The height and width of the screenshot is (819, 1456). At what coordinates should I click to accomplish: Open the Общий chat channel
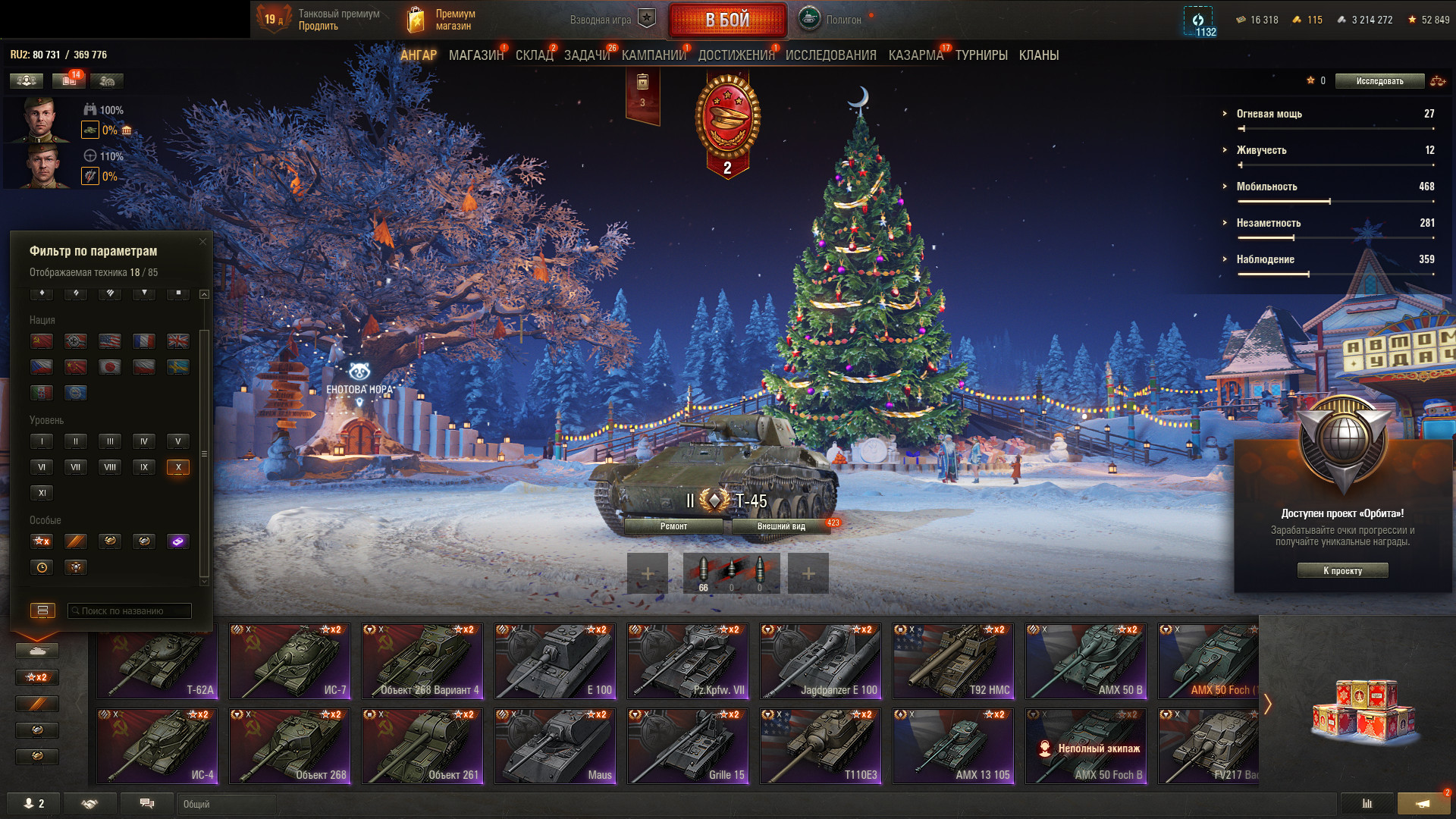[226, 804]
